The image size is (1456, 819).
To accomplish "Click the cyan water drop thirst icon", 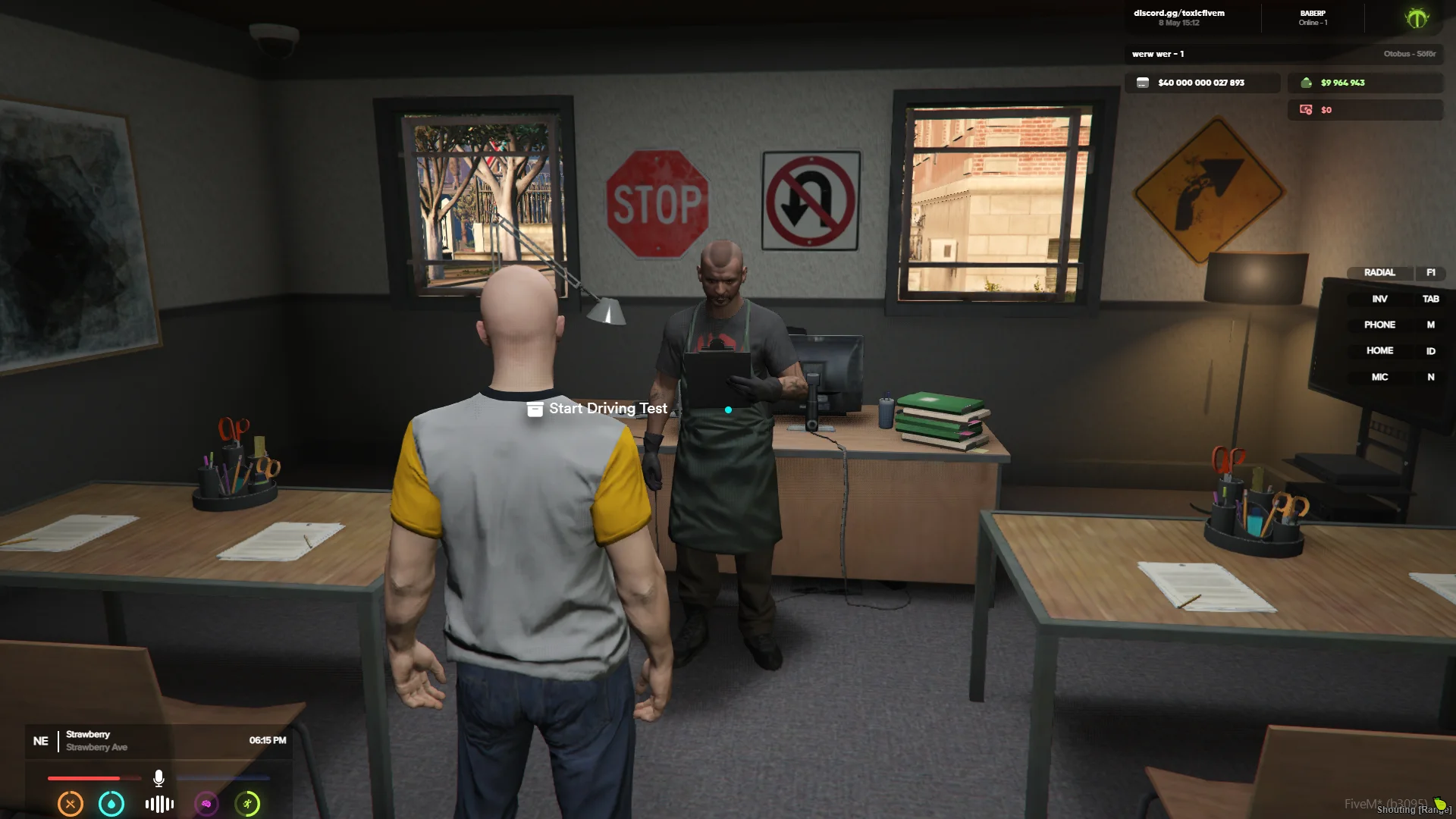I will 111,804.
